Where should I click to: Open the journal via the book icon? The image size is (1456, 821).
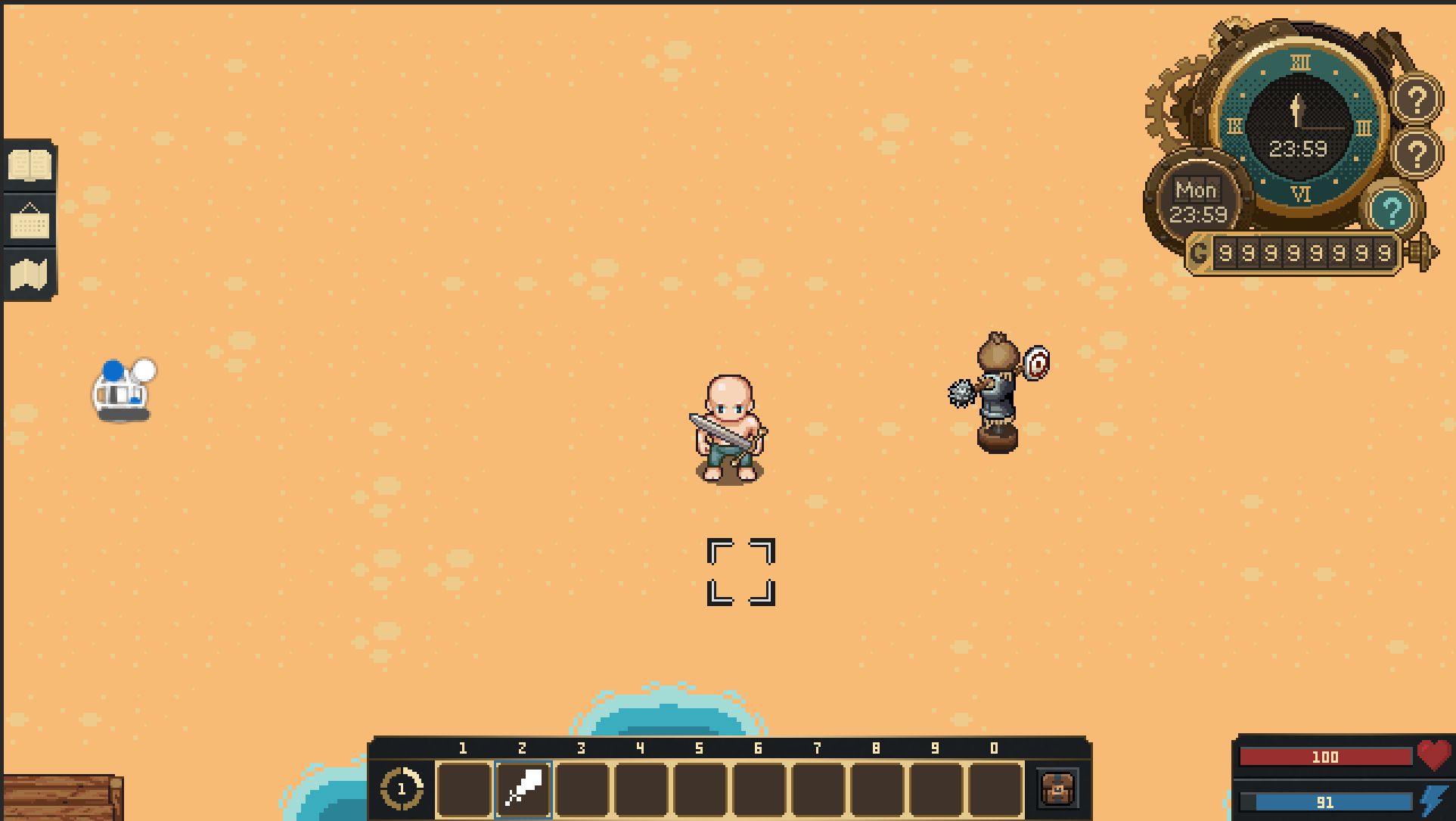point(28,165)
